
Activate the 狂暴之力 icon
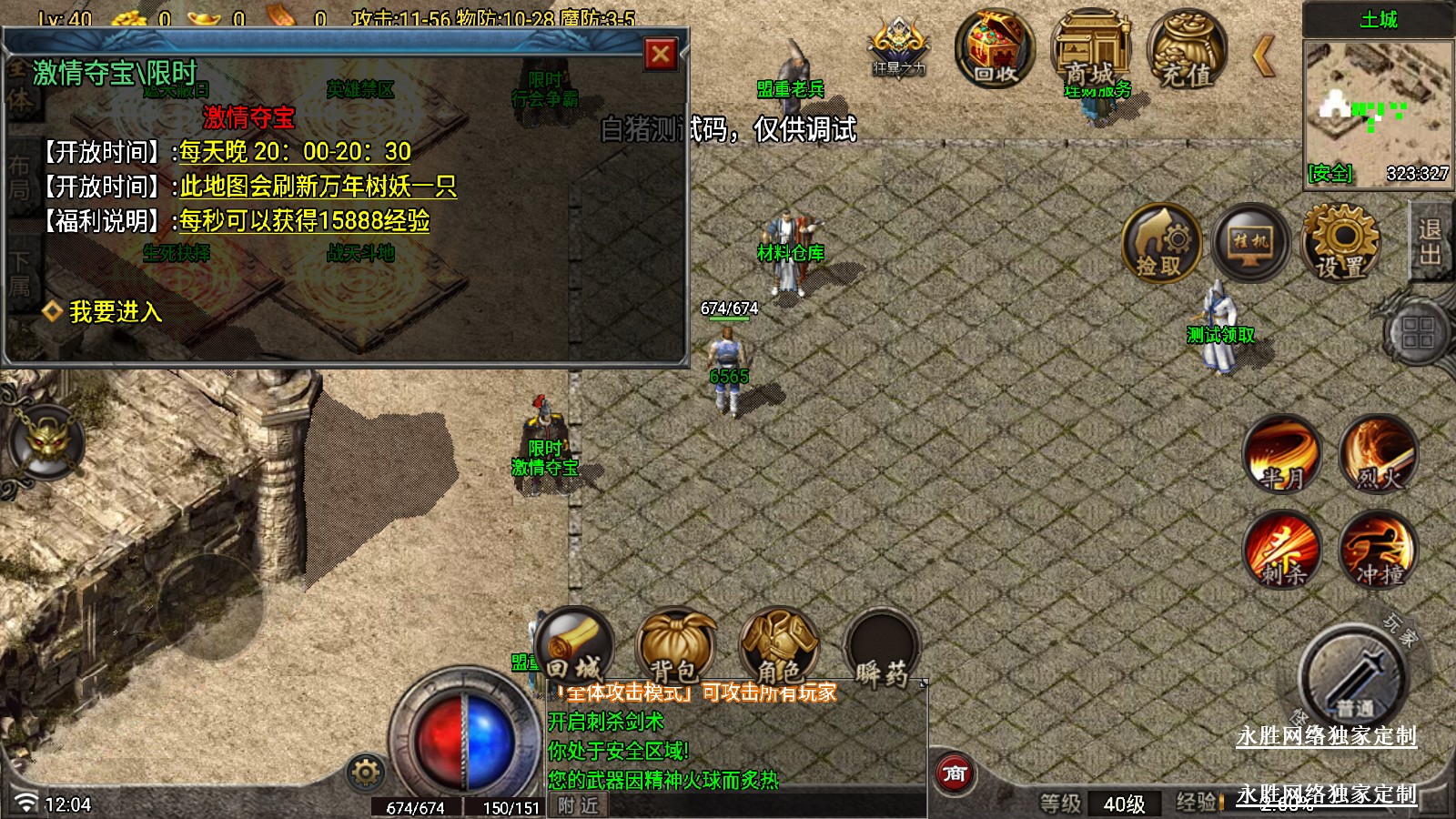[x=899, y=47]
